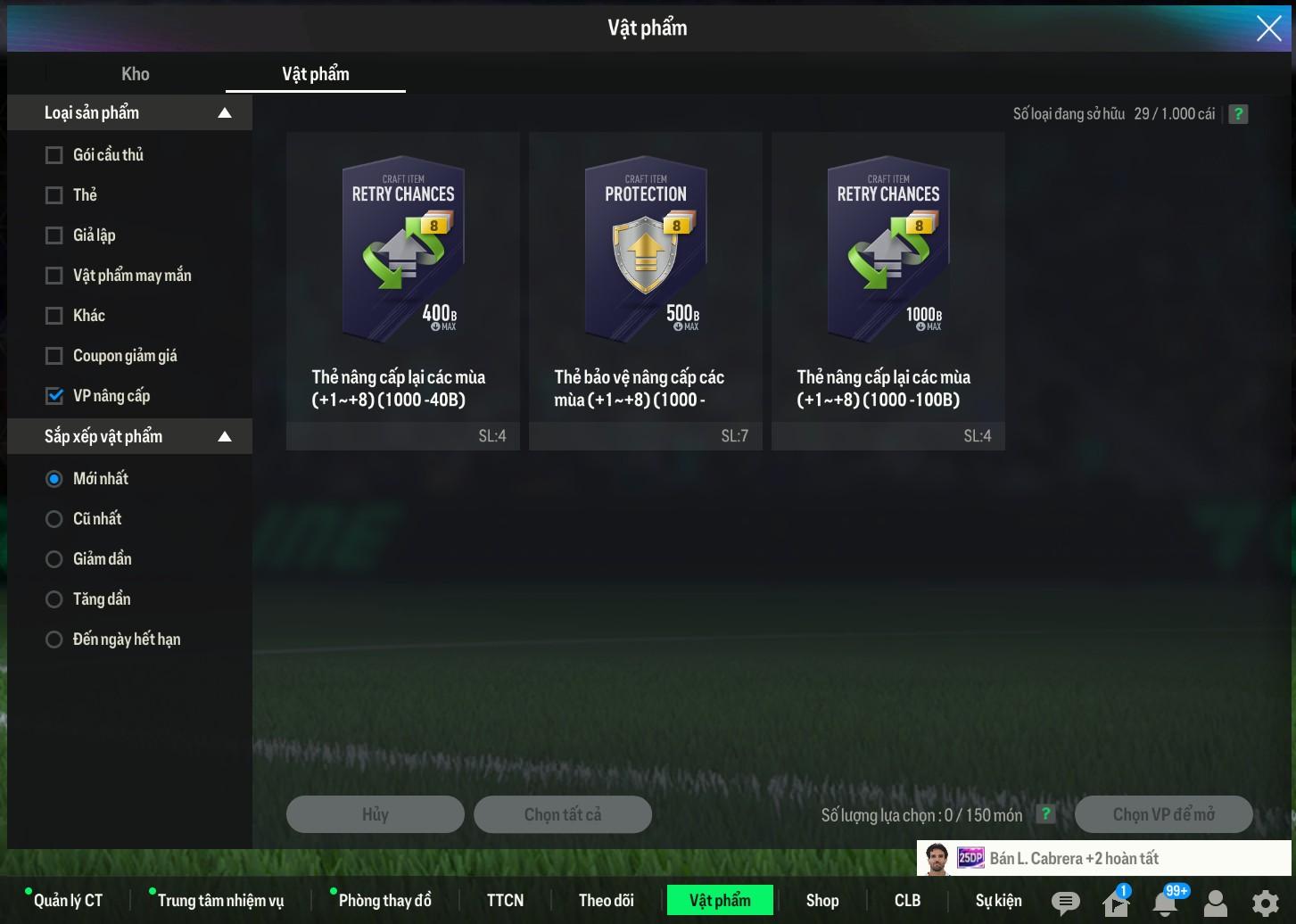
Task: Collapse the Loại sản phẩm section
Action: [225, 113]
